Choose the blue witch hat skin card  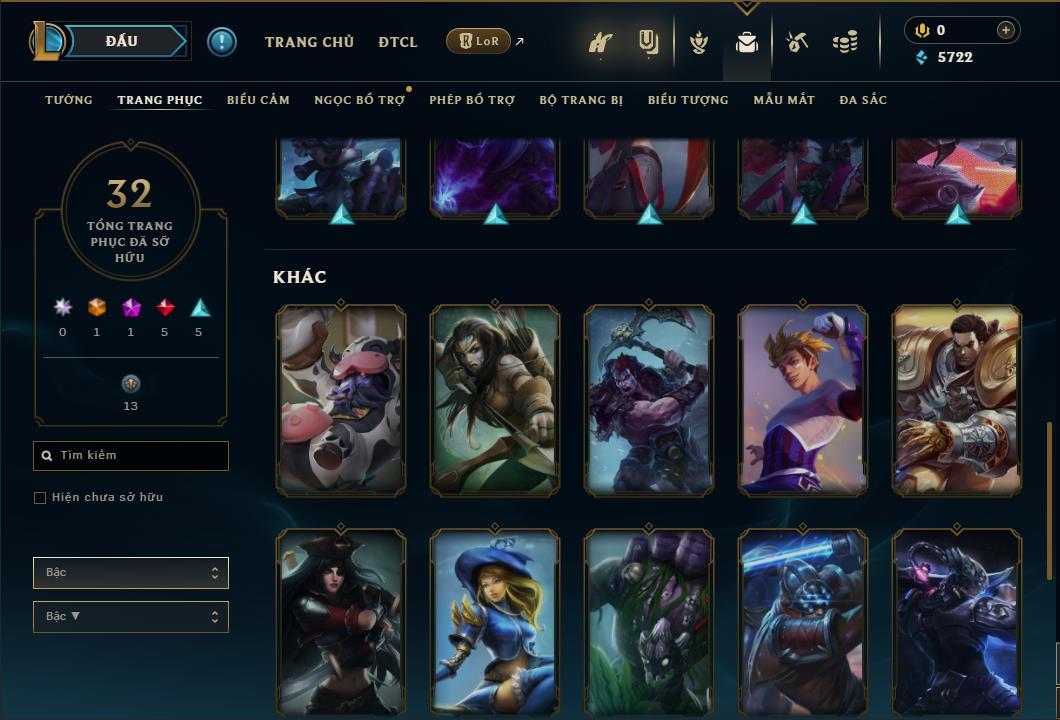[x=495, y=622]
